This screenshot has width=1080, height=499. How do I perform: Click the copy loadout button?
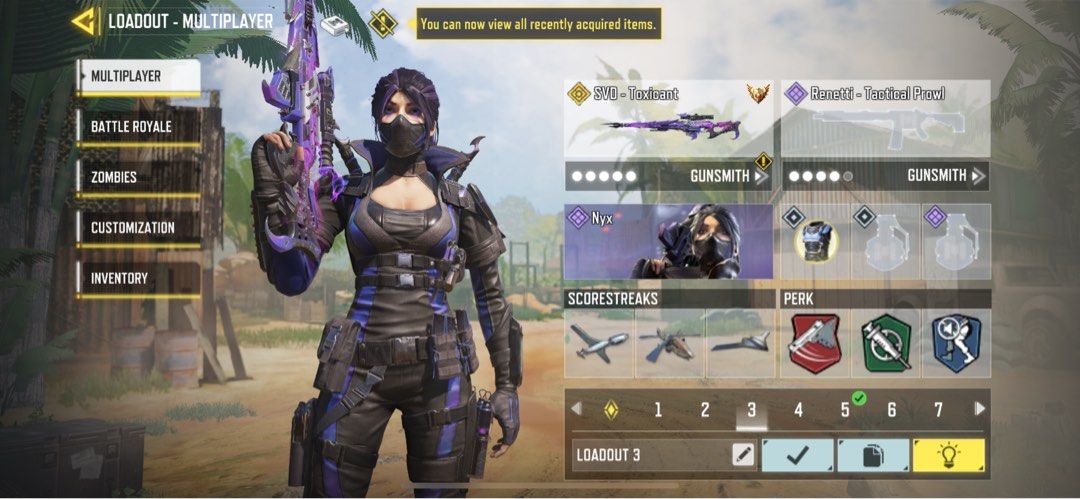click(x=872, y=455)
